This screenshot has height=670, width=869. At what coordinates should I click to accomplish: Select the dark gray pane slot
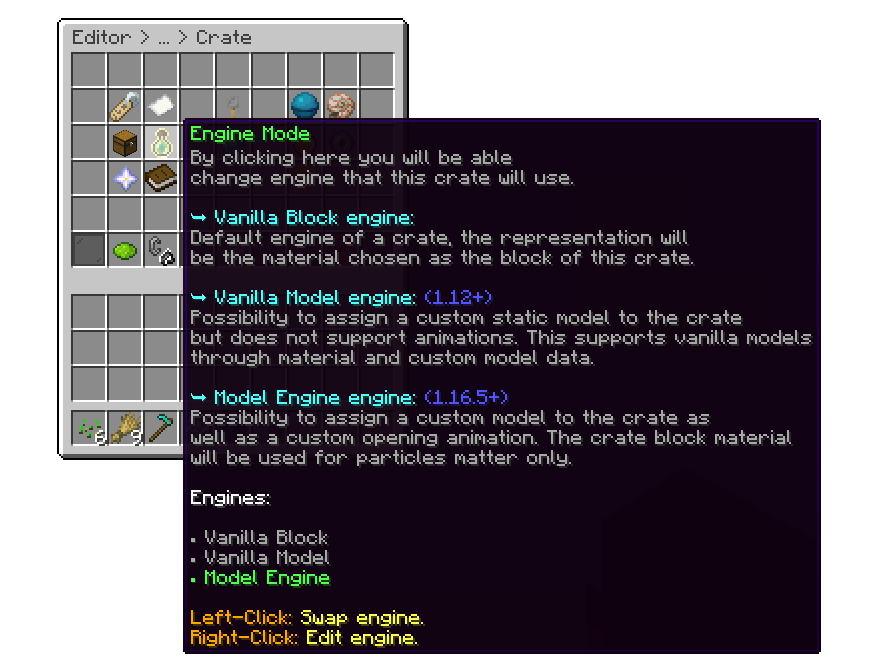click(x=89, y=250)
